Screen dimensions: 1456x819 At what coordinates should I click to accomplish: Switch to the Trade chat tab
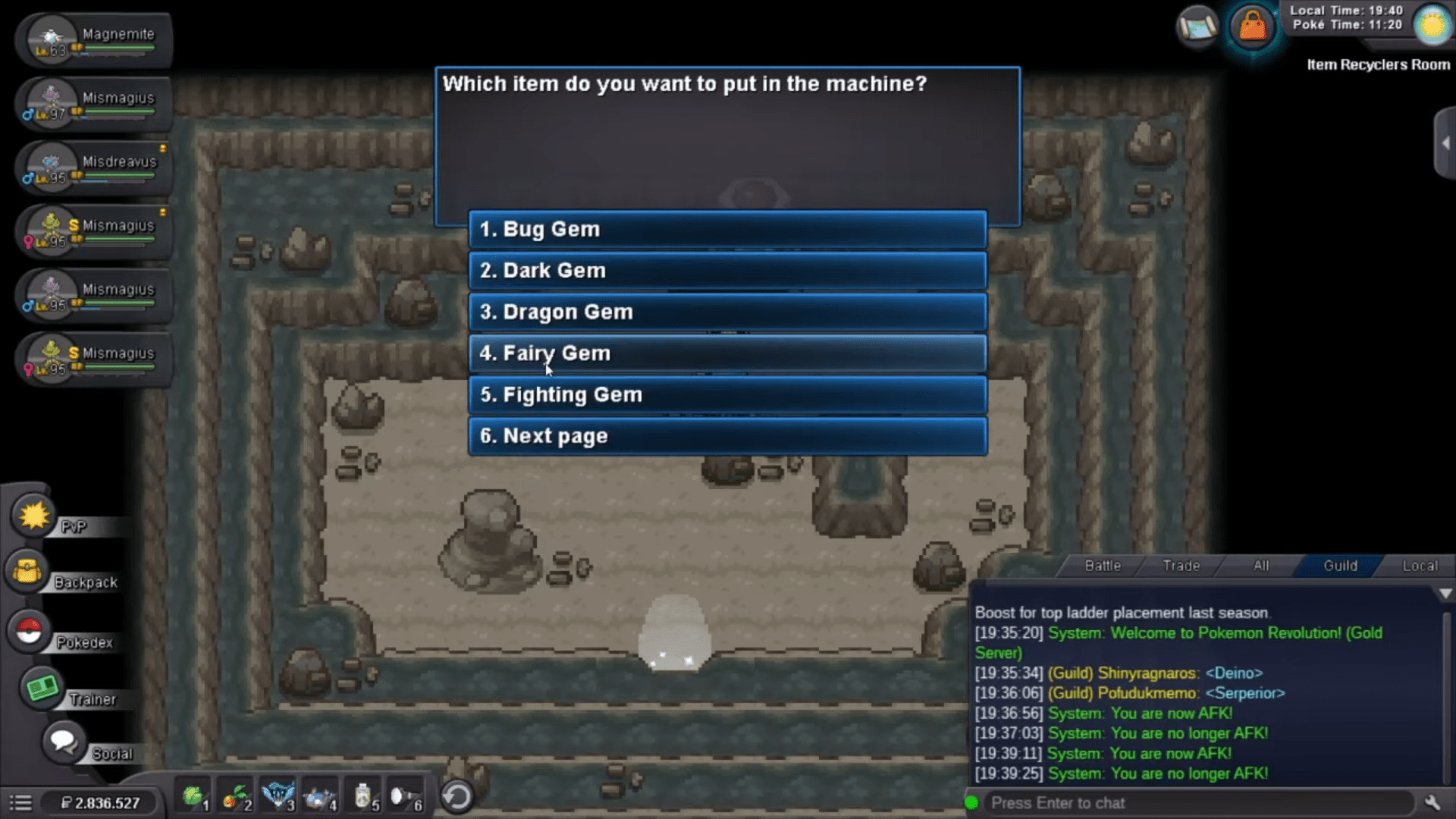point(1181,566)
